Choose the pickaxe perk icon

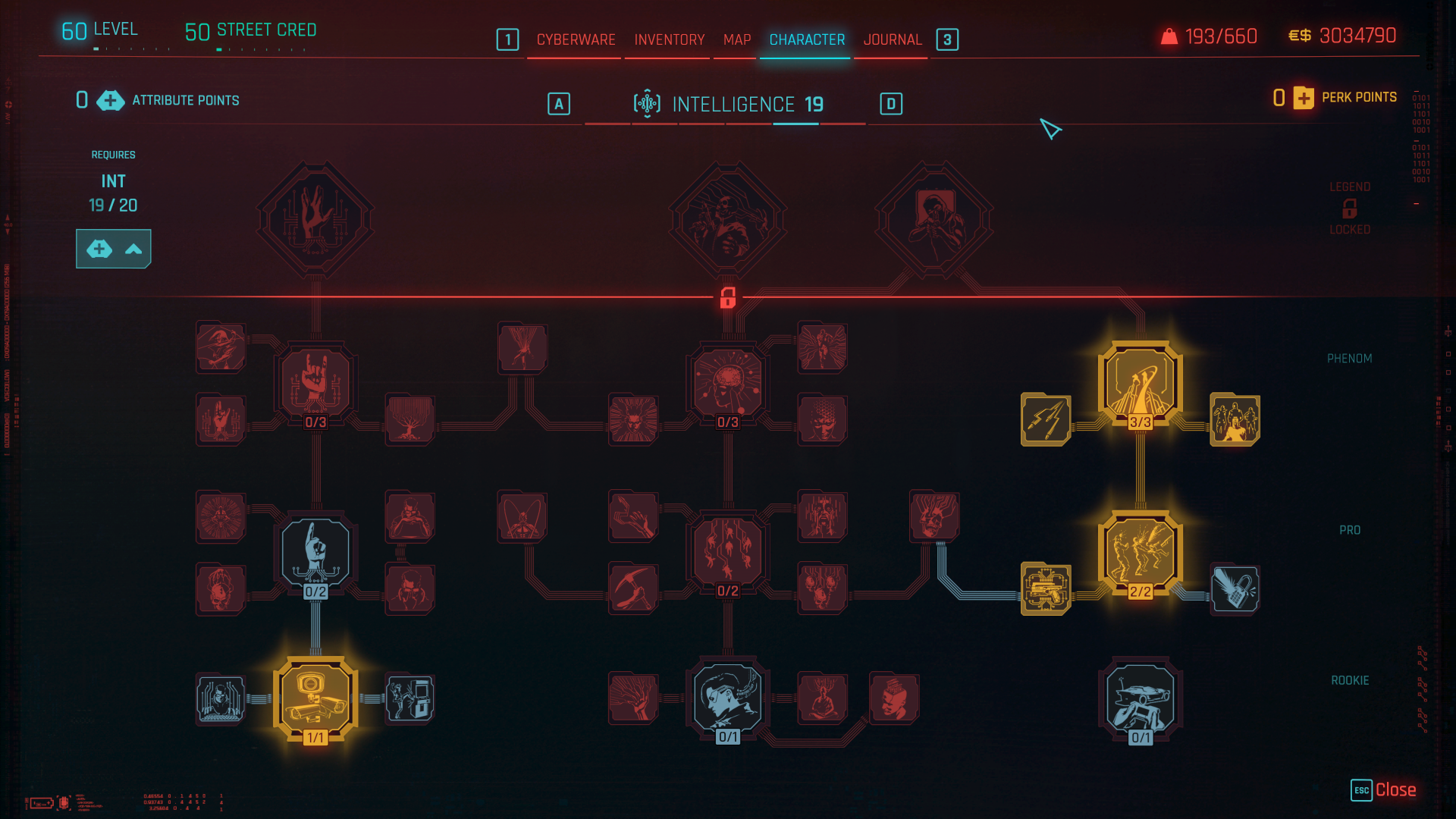[632, 588]
